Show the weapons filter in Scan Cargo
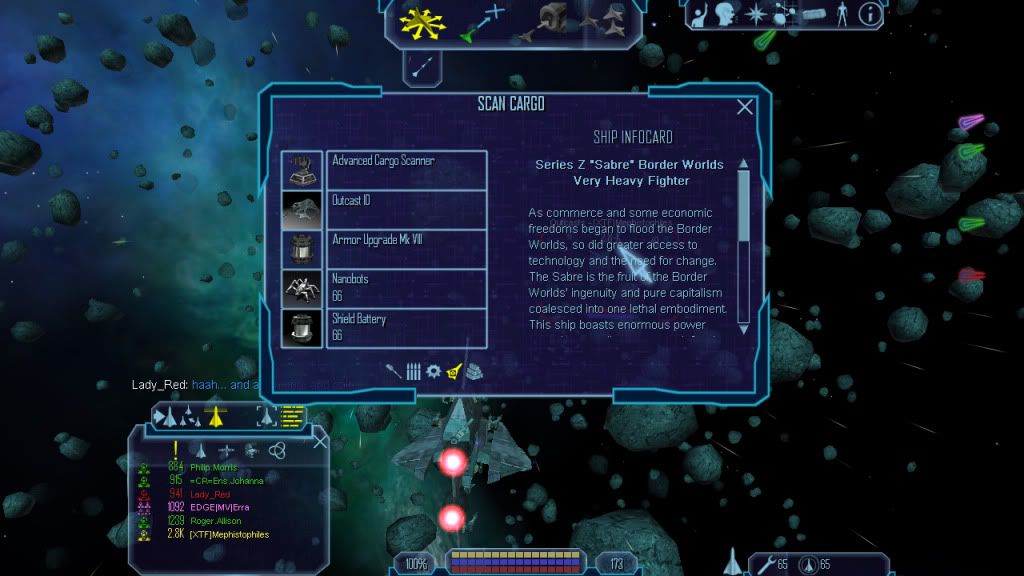 tap(396, 371)
